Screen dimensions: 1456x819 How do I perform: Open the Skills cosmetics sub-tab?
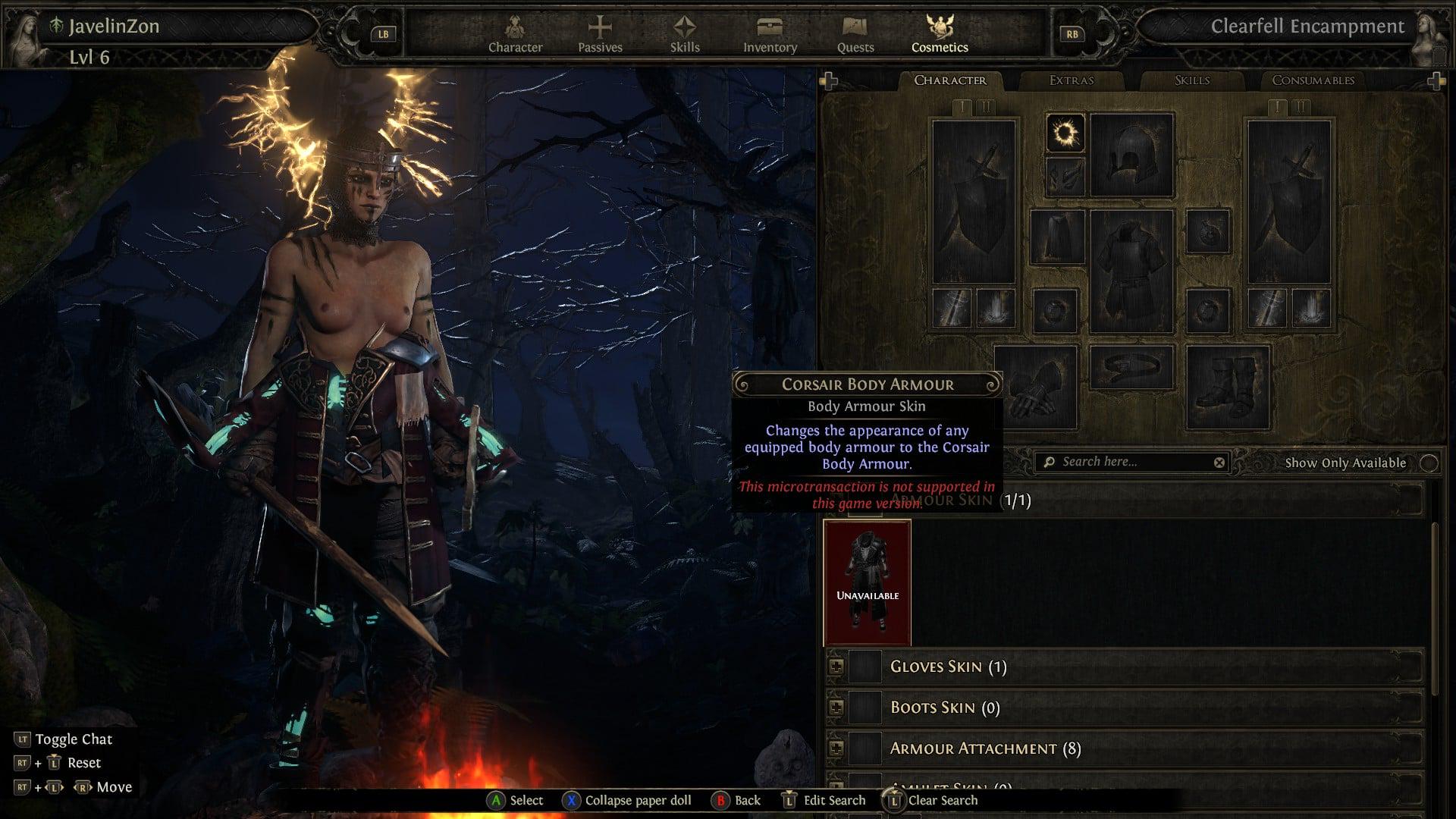click(1192, 80)
